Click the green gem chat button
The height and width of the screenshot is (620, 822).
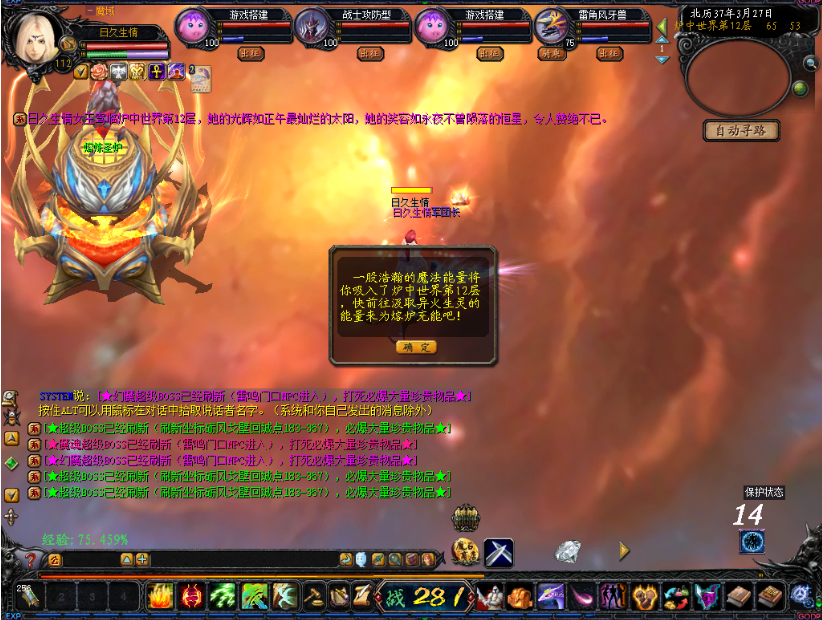click(x=11, y=463)
